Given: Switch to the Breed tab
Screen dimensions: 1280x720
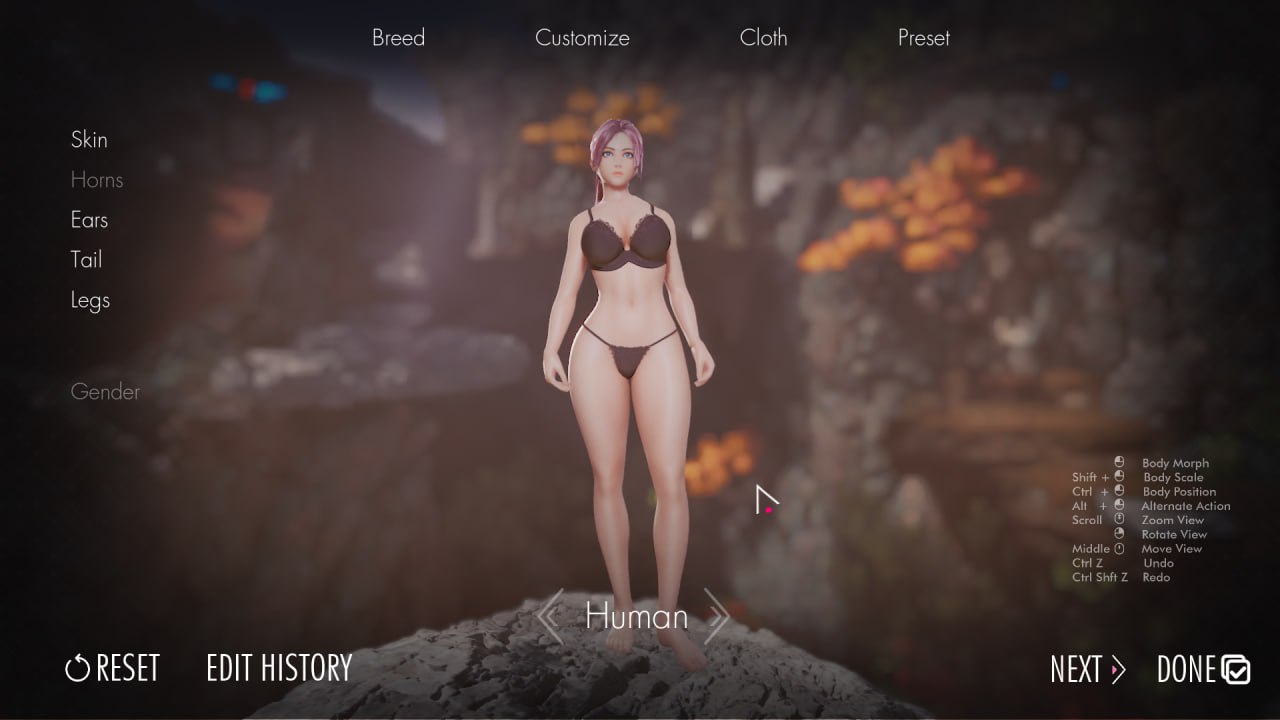Looking at the screenshot, I should coord(398,38).
